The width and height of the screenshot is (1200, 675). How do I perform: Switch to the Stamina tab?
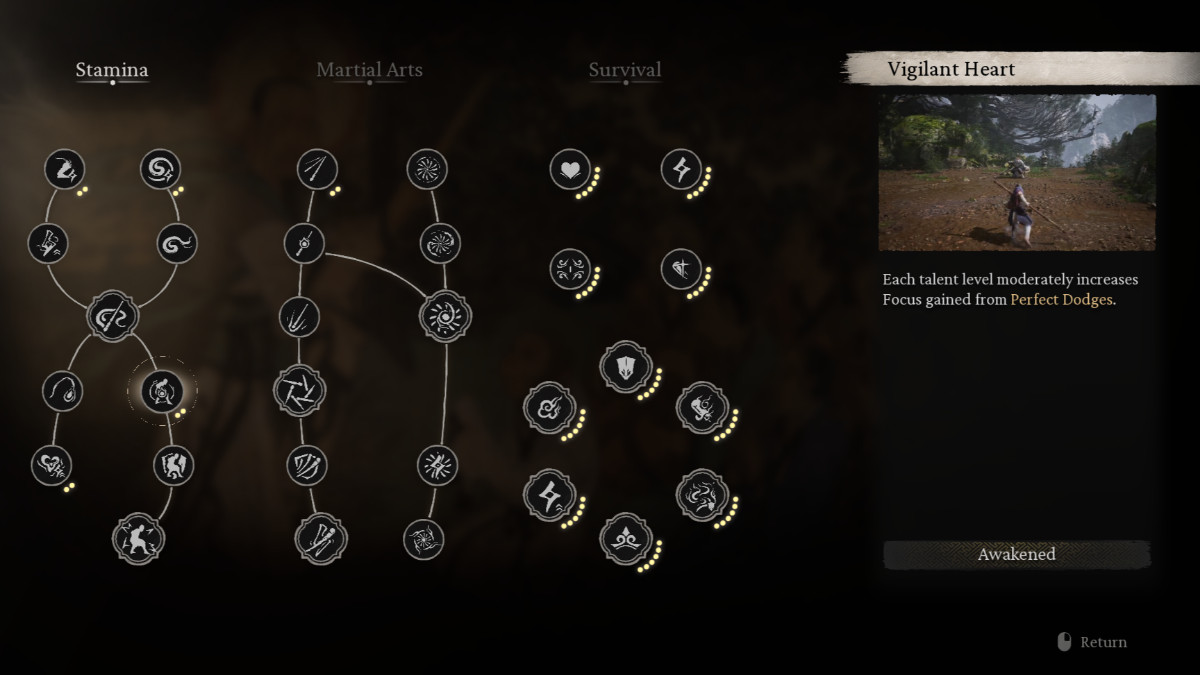click(x=112, y=70)
